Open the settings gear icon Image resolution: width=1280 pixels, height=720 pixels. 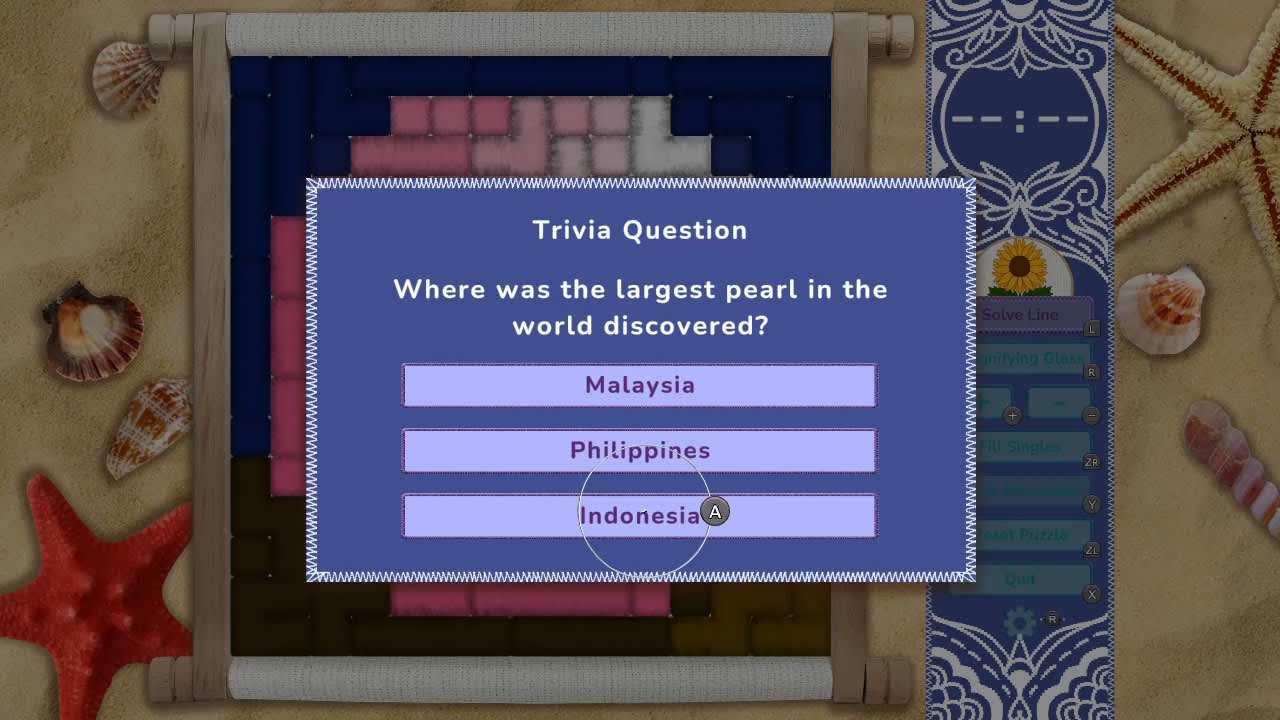click(1018, 621)
